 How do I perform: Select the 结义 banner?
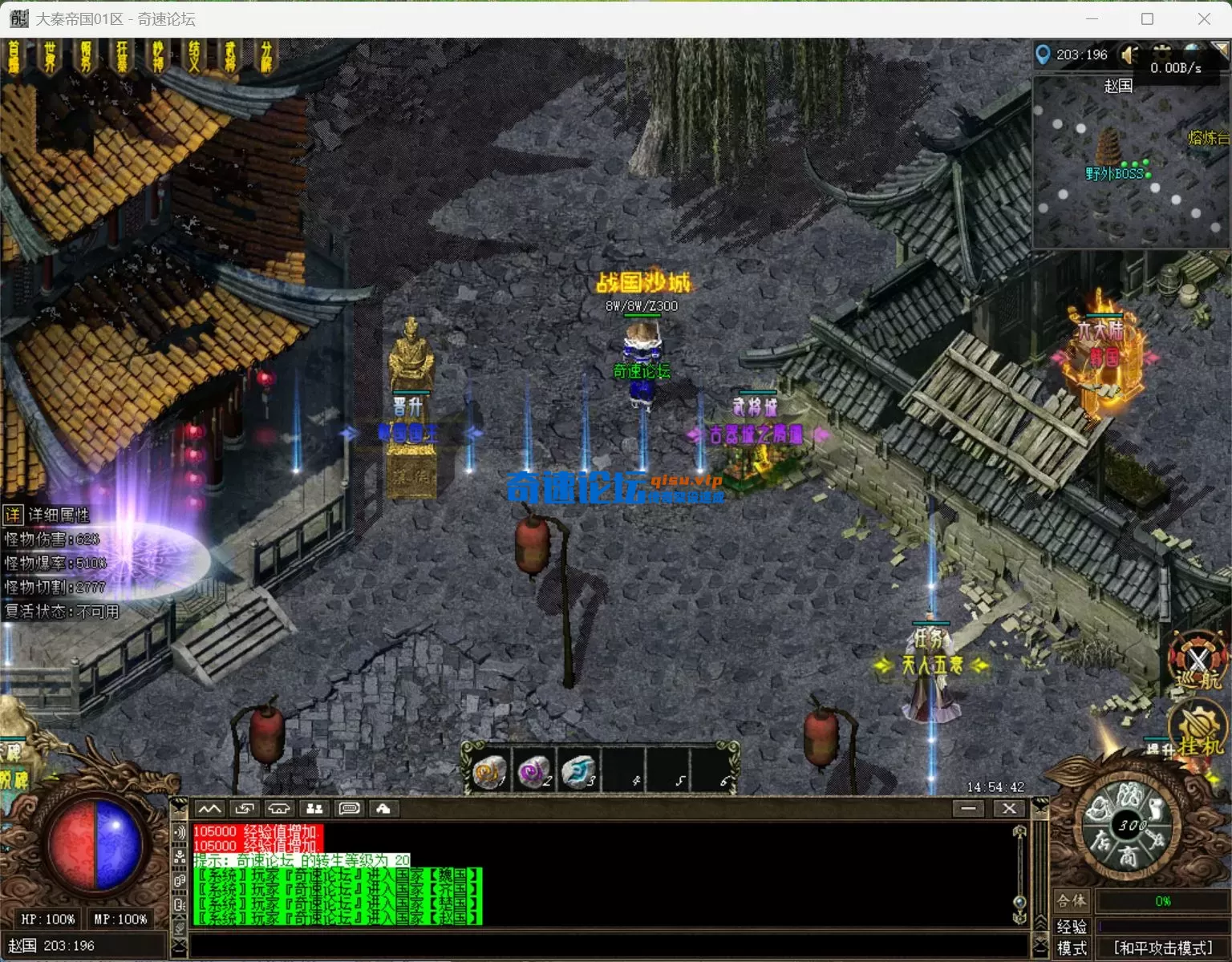click(194, 58)
